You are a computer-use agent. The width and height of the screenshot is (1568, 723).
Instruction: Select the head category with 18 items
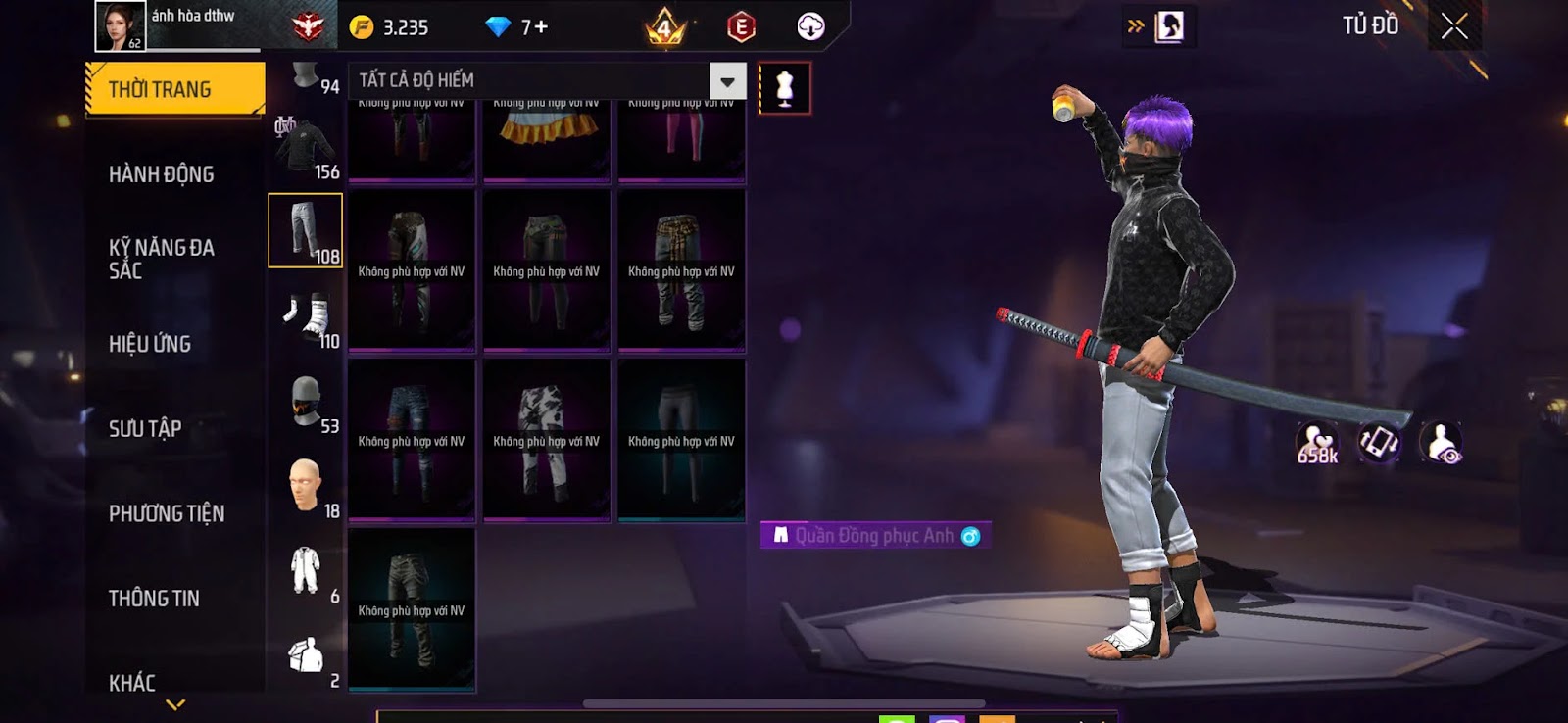point(307,488)
